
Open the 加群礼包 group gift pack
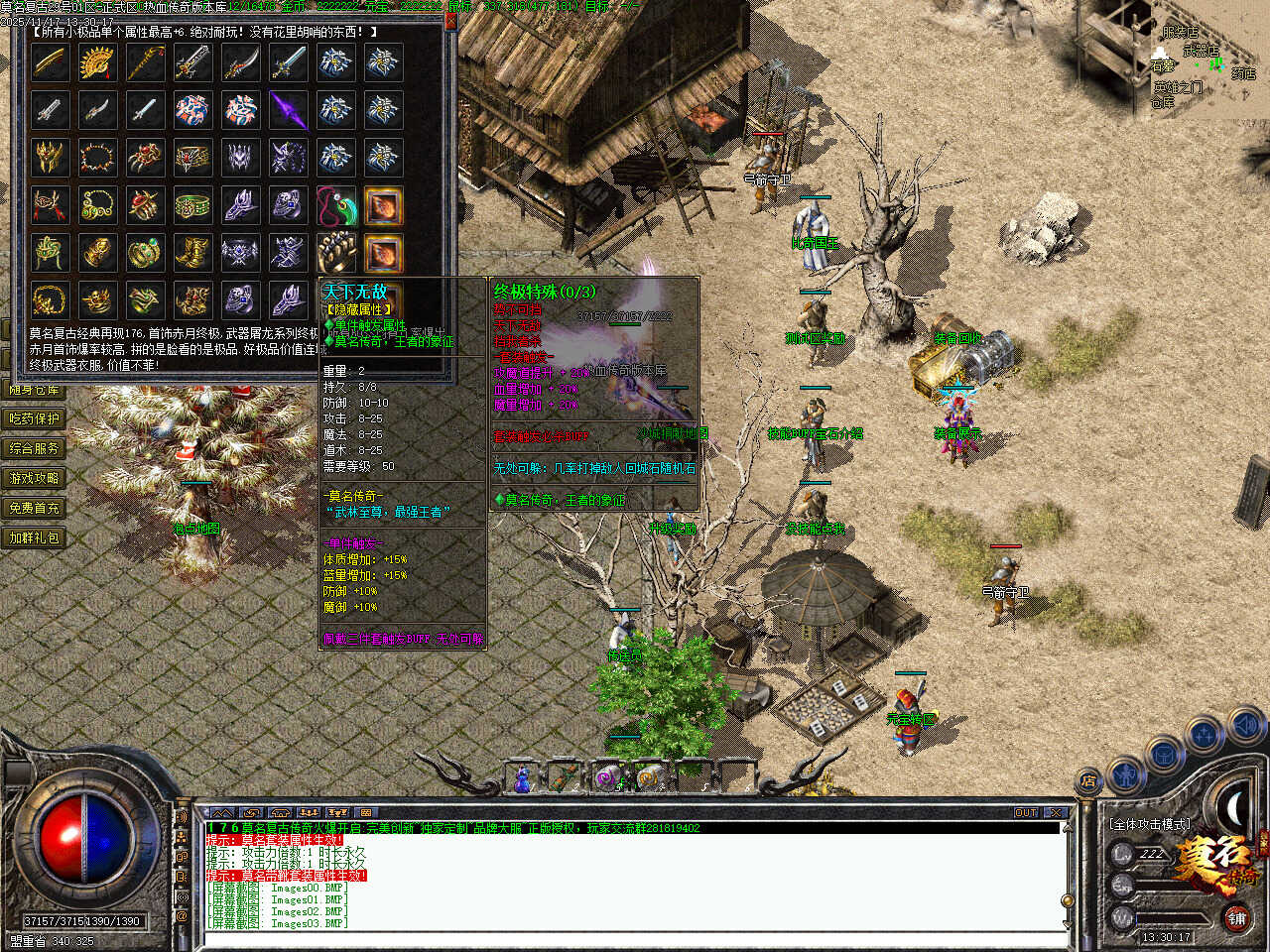pyautogui.click(x=35, y=538)
